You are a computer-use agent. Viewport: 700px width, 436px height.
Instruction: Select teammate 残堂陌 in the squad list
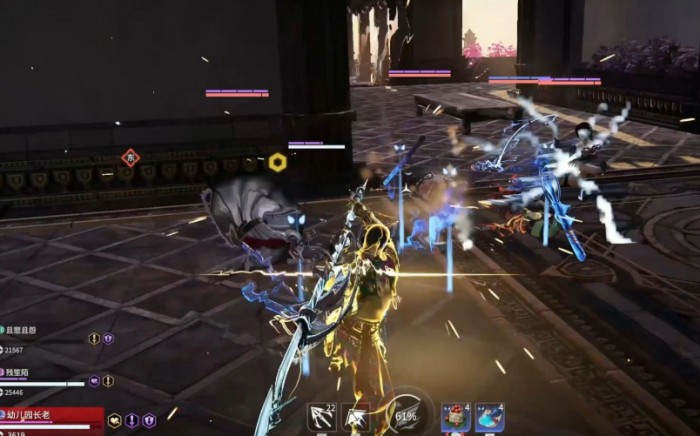coord(18,371)
